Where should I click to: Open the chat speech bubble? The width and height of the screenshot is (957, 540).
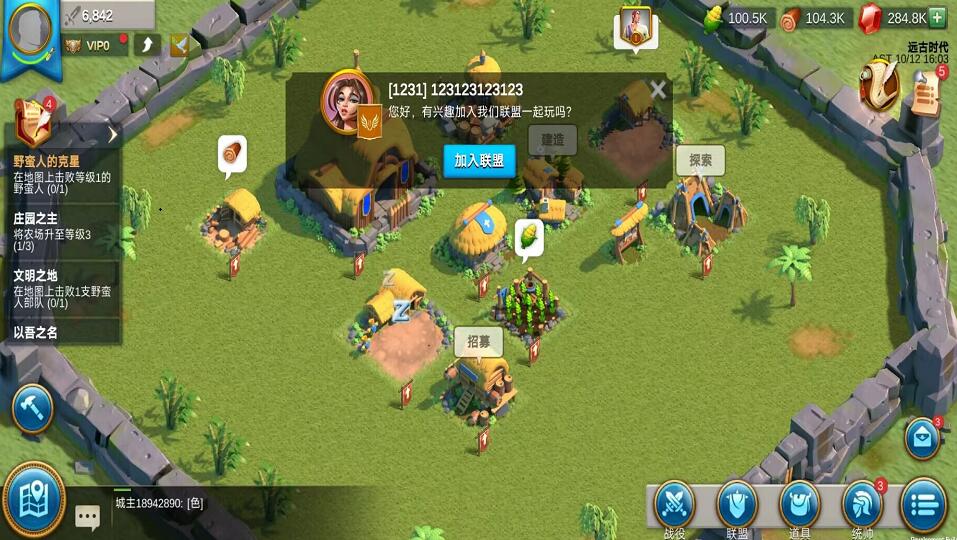[x=88, y=516]
